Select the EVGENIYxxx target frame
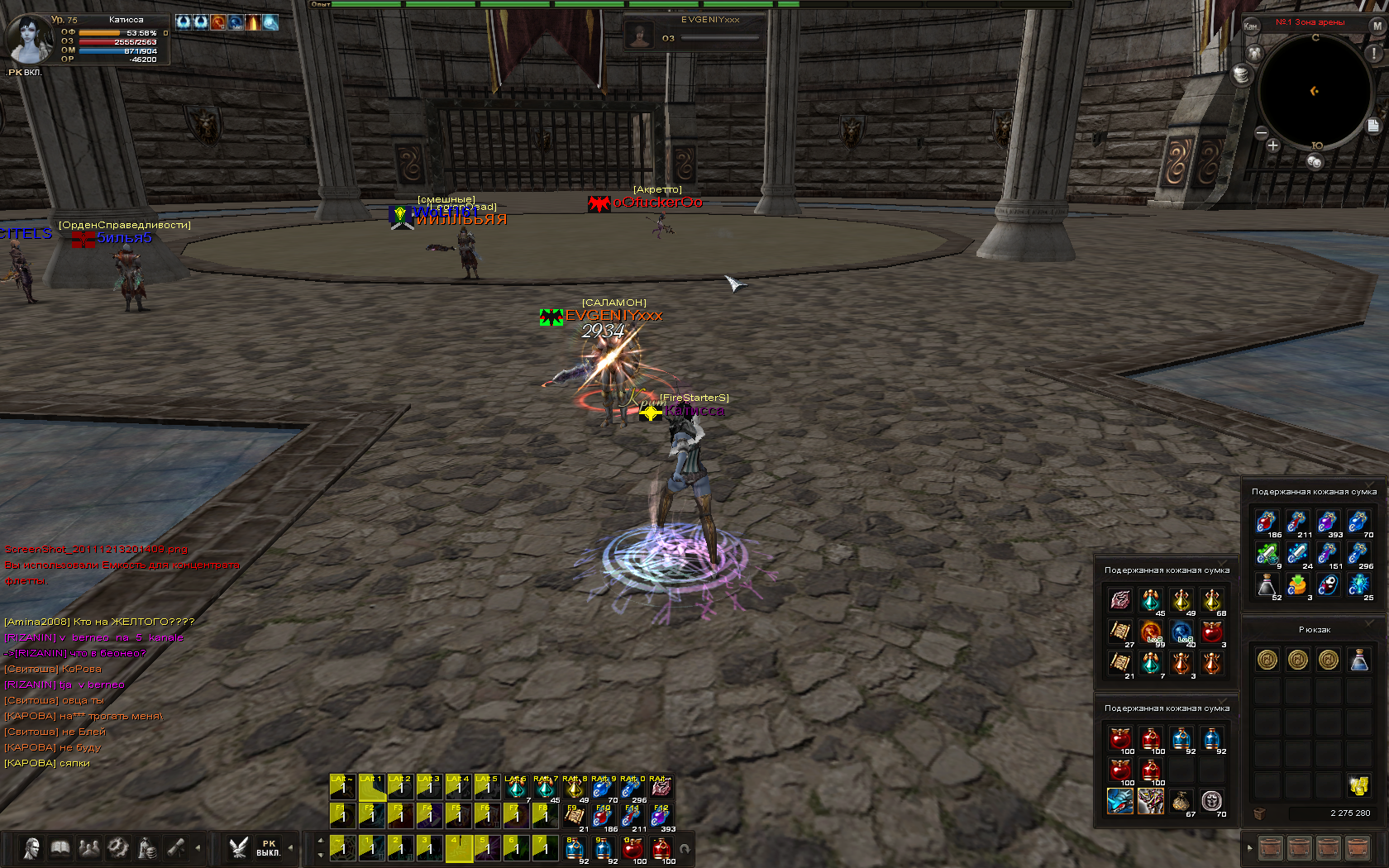This screenshot has width=1389, height=868. [x=694, y=33]
